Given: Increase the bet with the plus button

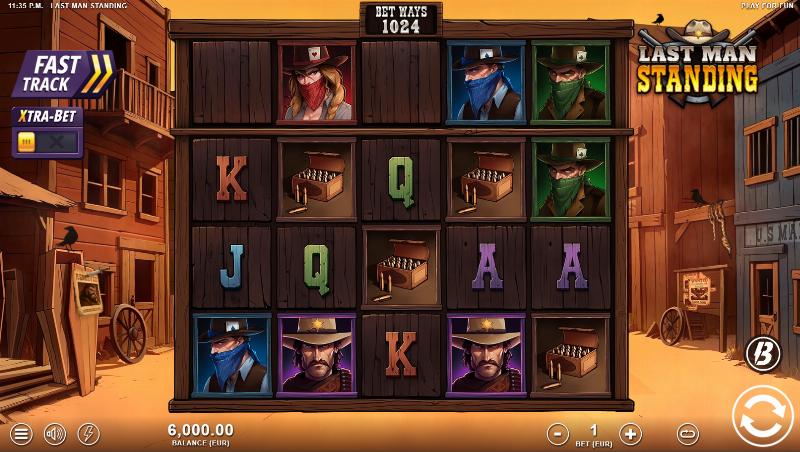Looking at the screenshot, I should tap(630, 434).
